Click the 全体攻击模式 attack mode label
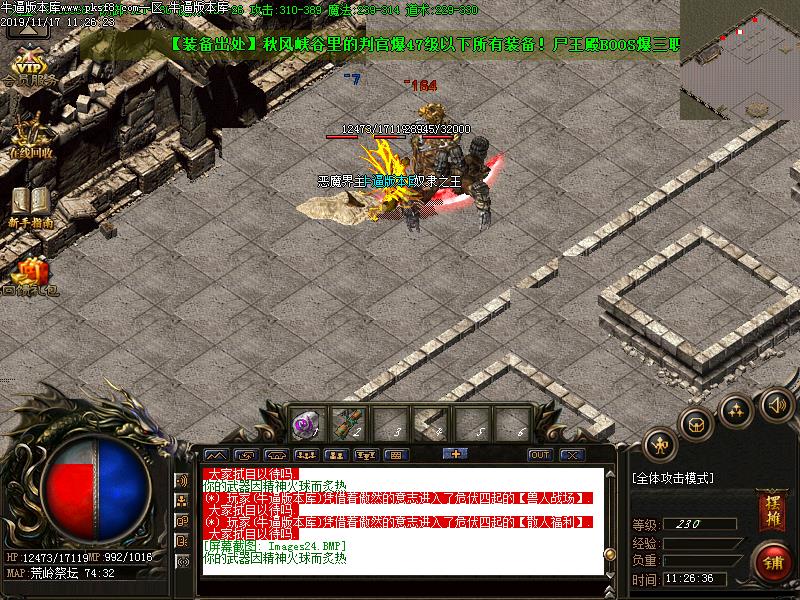 tap(674, 479)
